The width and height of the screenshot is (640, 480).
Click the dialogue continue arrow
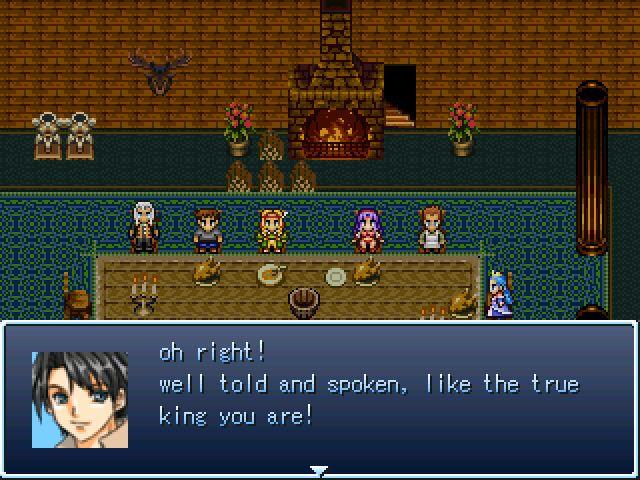coord(319,470)
